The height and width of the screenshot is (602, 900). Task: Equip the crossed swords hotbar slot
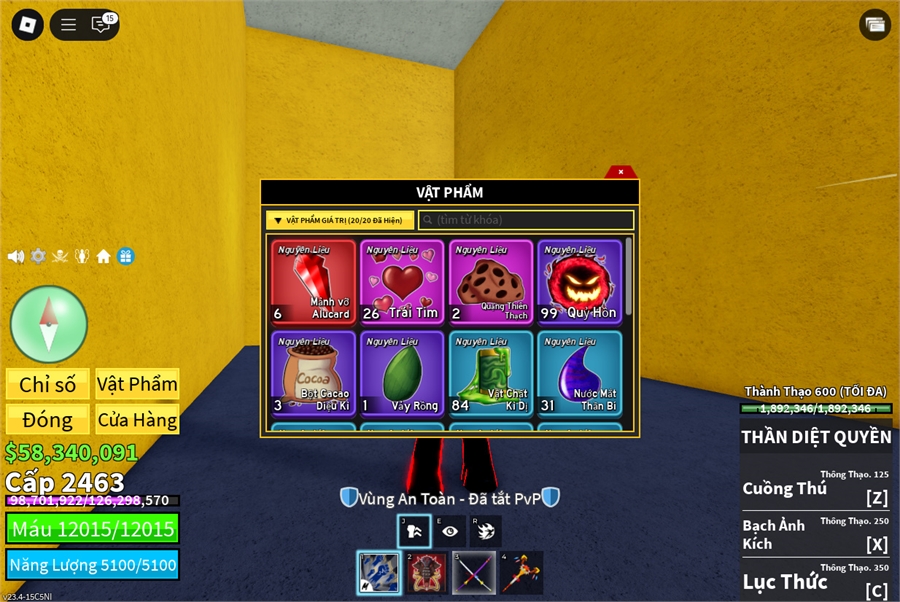[473, 573]
